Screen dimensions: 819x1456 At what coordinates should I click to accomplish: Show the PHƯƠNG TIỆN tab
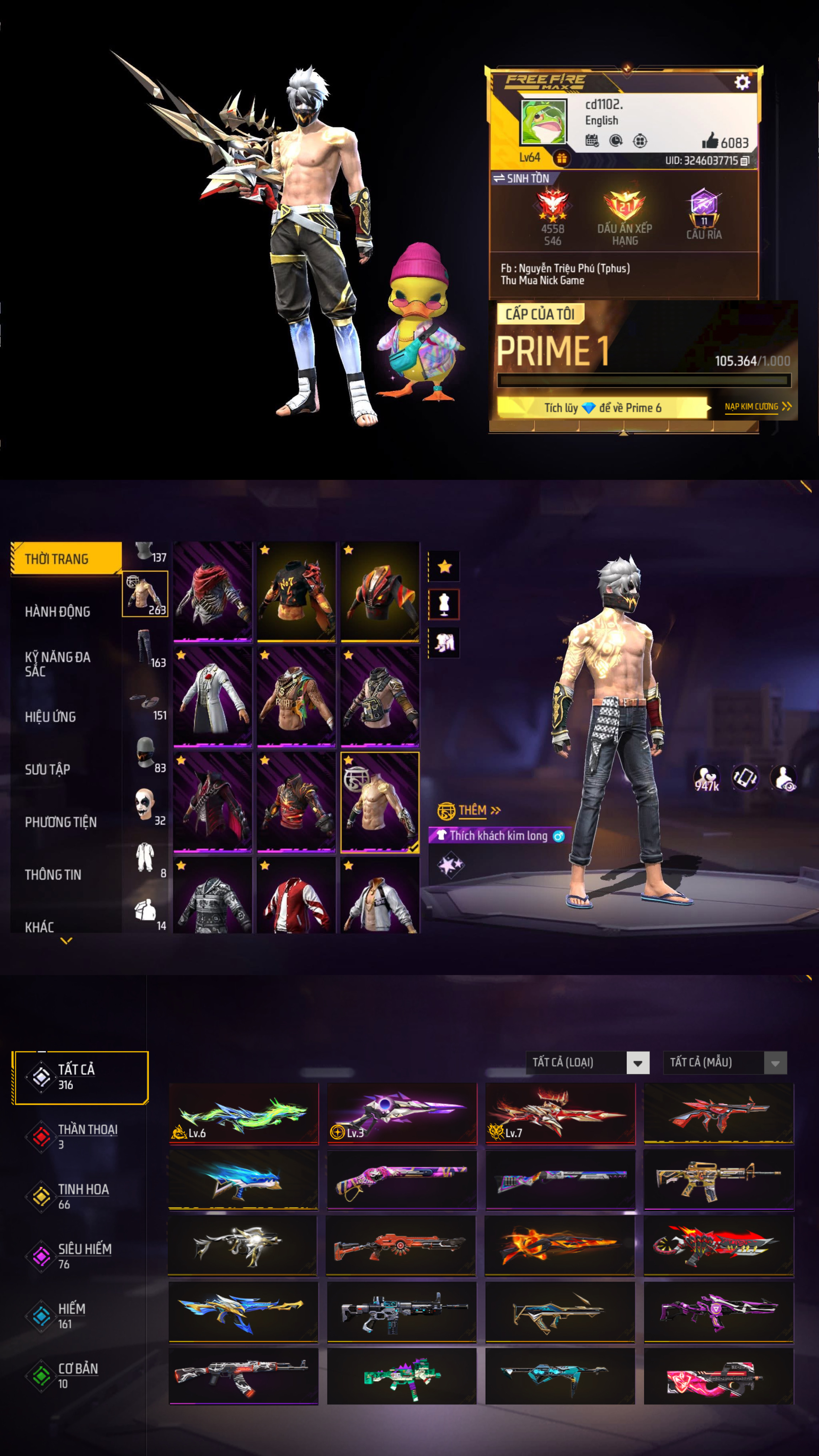pos(60,822)
